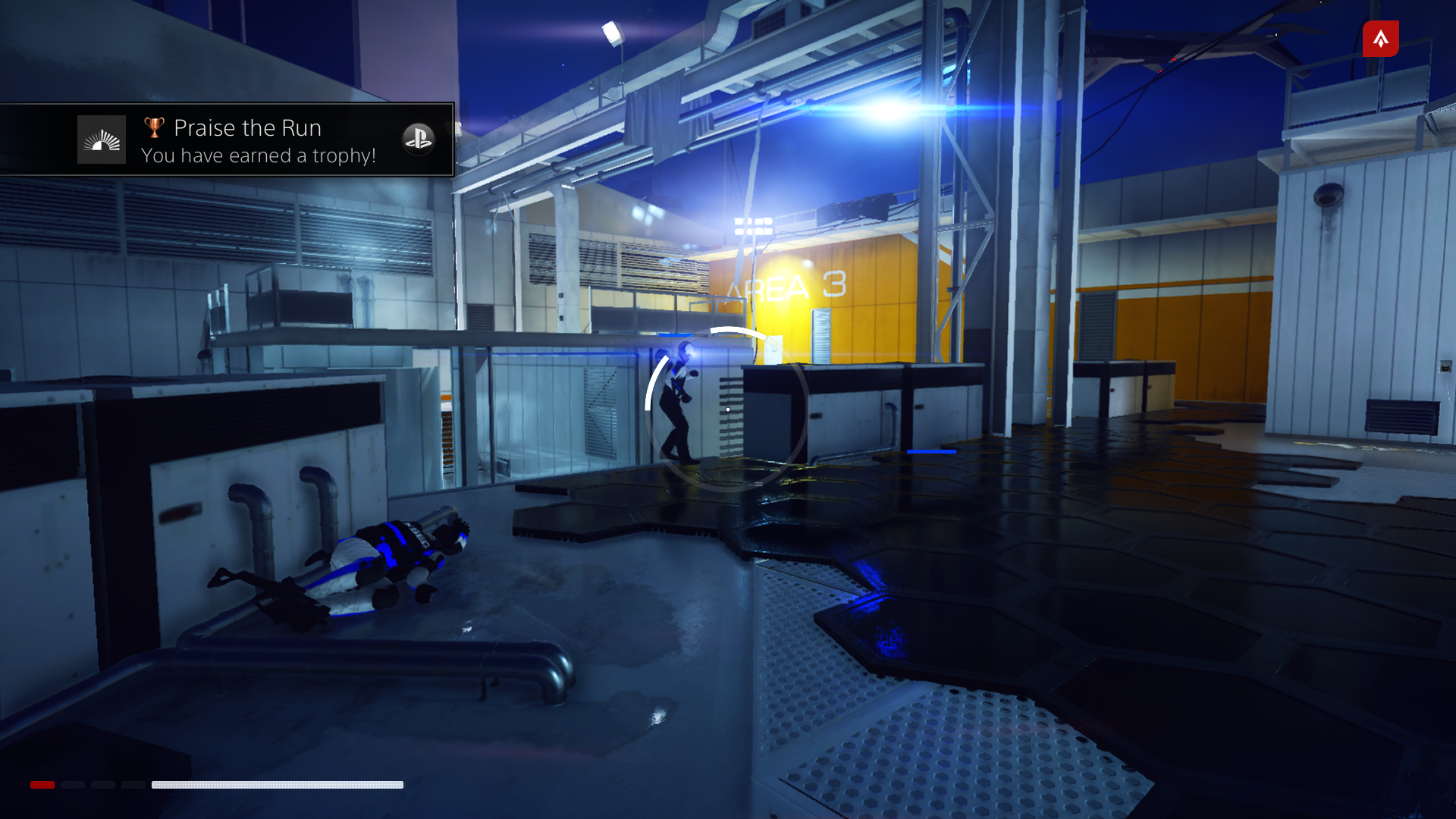Click the red health pip bottom left
Viewport: 1456px width, 819px height.
click(x=42, y=786)
